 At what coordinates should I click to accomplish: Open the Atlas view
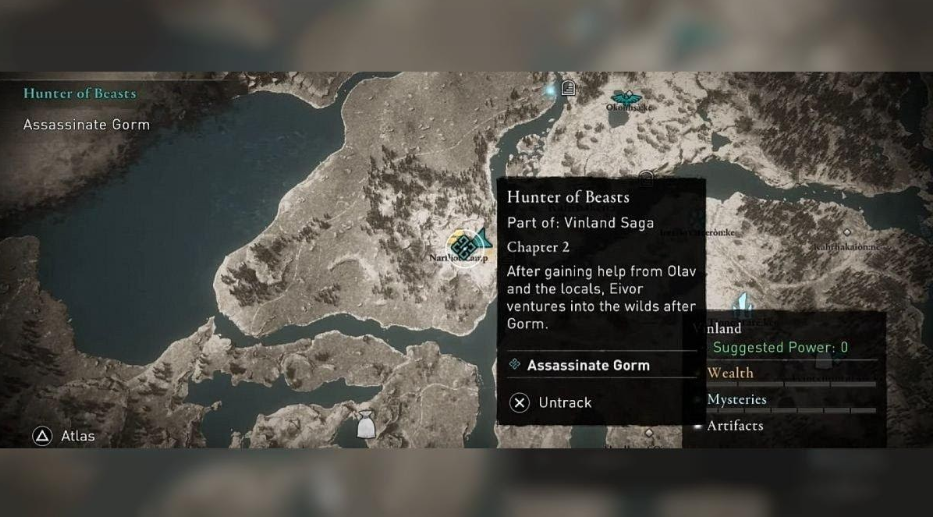[65, 436]
